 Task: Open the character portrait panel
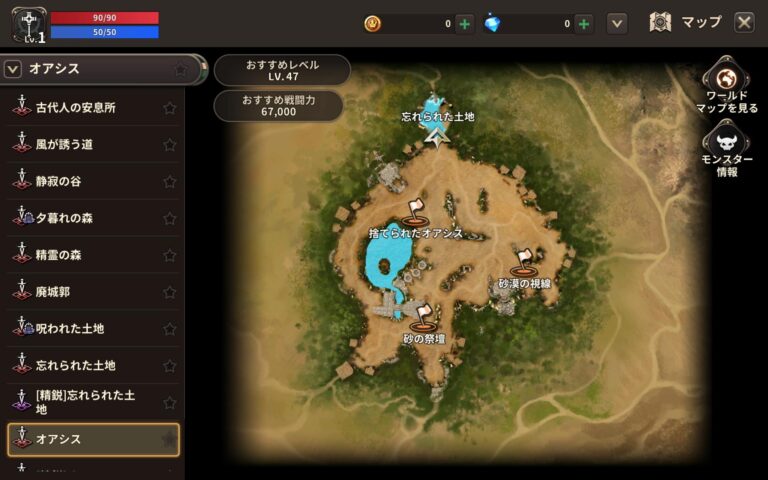click(x=26, y=25)
